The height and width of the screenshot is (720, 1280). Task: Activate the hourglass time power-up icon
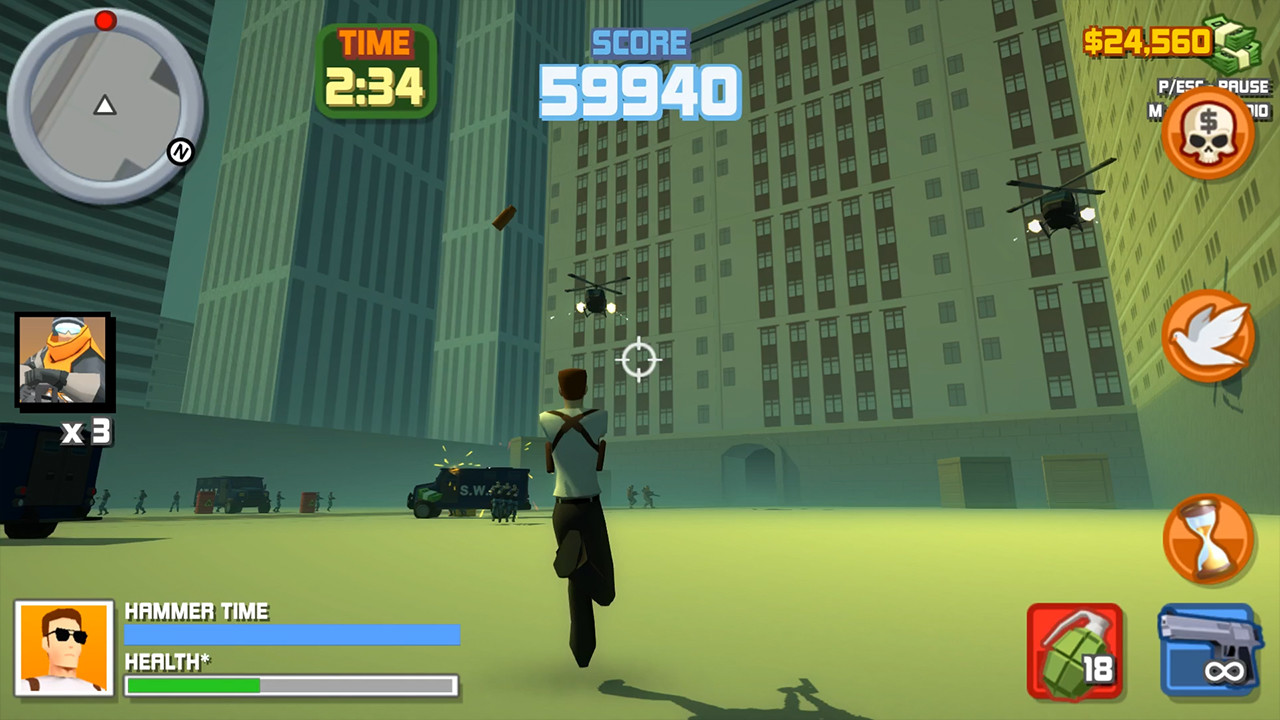[x=1210, y=538]
